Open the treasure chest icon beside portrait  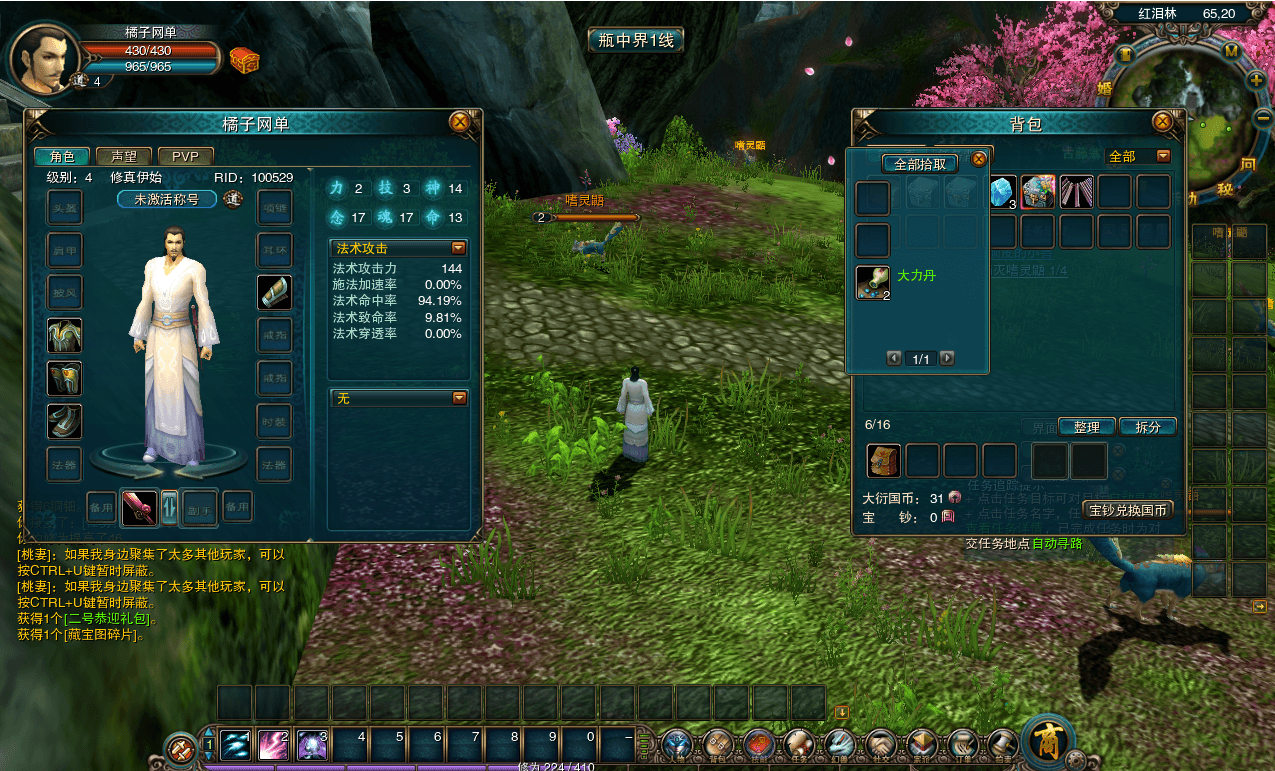[x=244, y=60]
